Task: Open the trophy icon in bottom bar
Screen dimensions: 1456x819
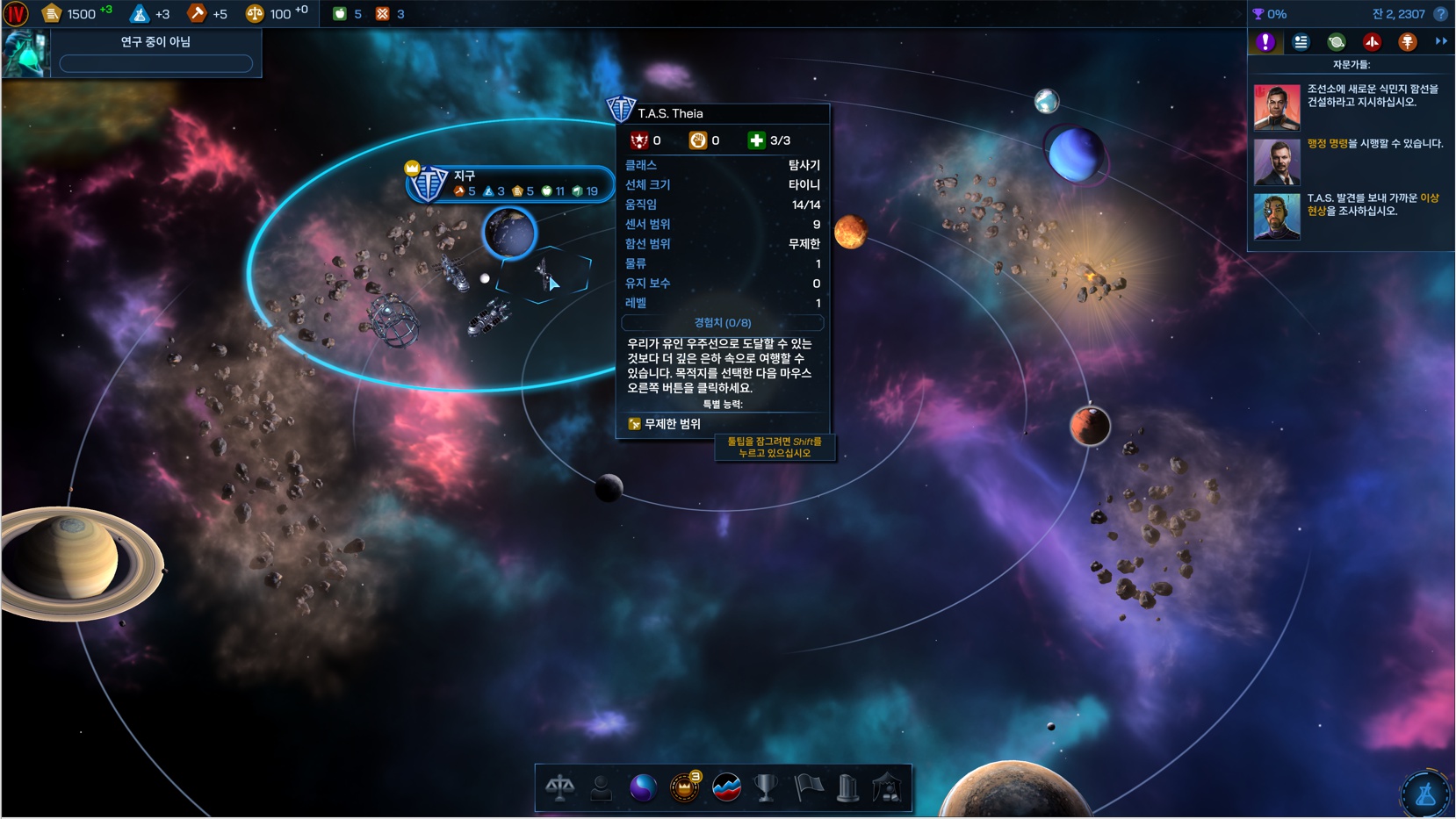Action: click(767, 787)
